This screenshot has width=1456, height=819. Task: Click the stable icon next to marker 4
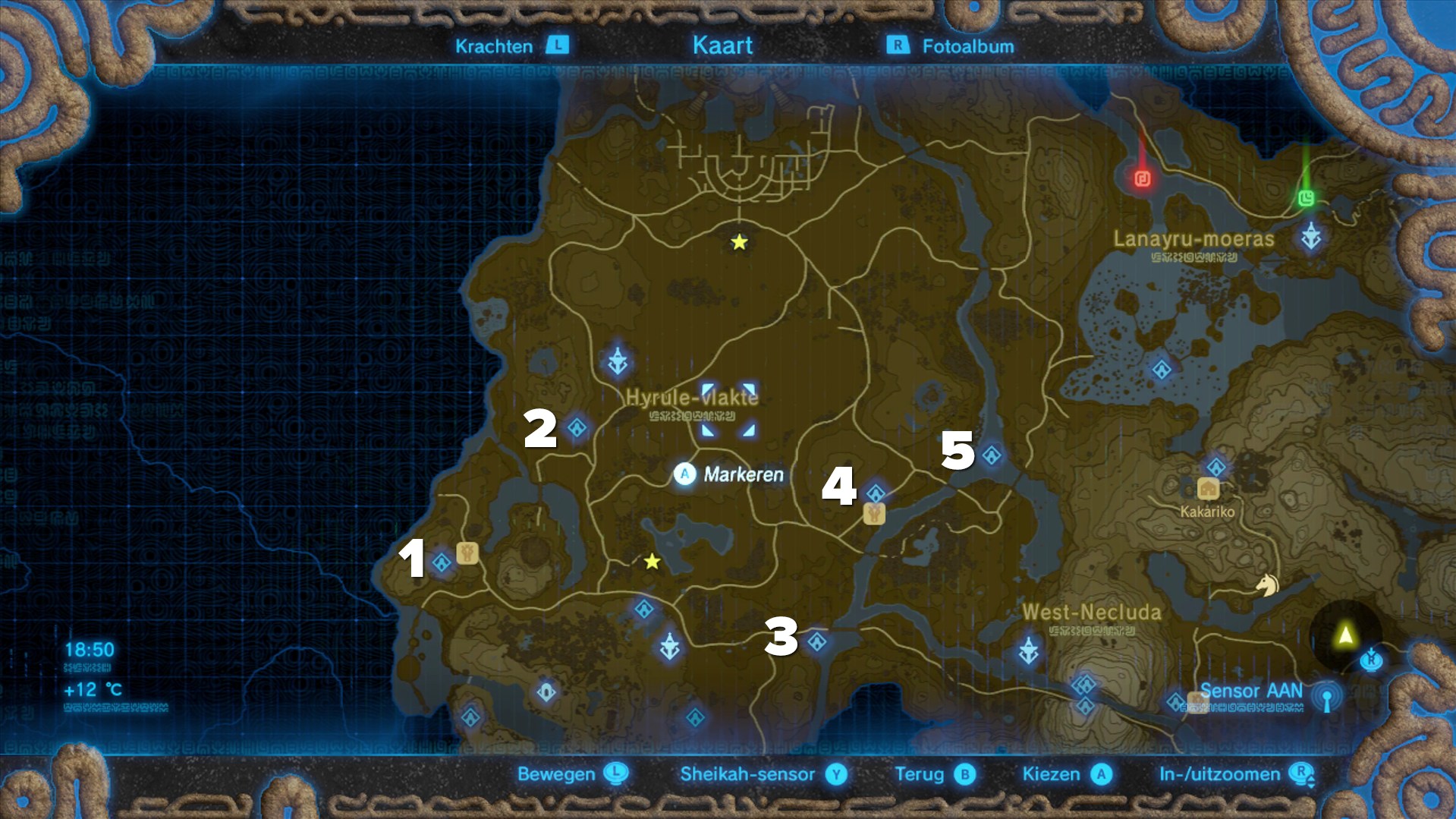tap(874, 515)
